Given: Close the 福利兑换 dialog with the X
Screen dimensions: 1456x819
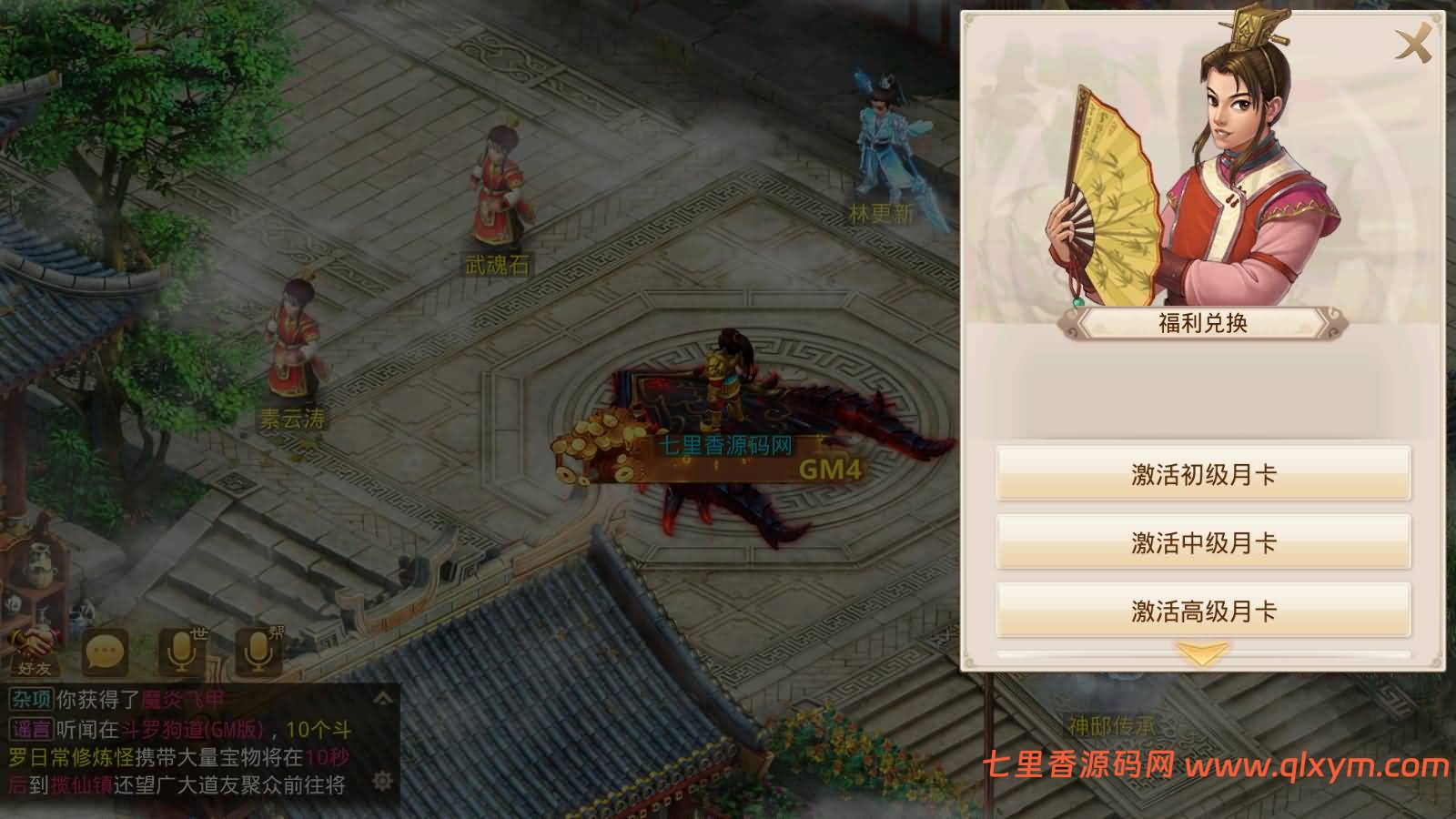Looking at the screenshot, I should pyautogui.click(x=1412, y=41).
